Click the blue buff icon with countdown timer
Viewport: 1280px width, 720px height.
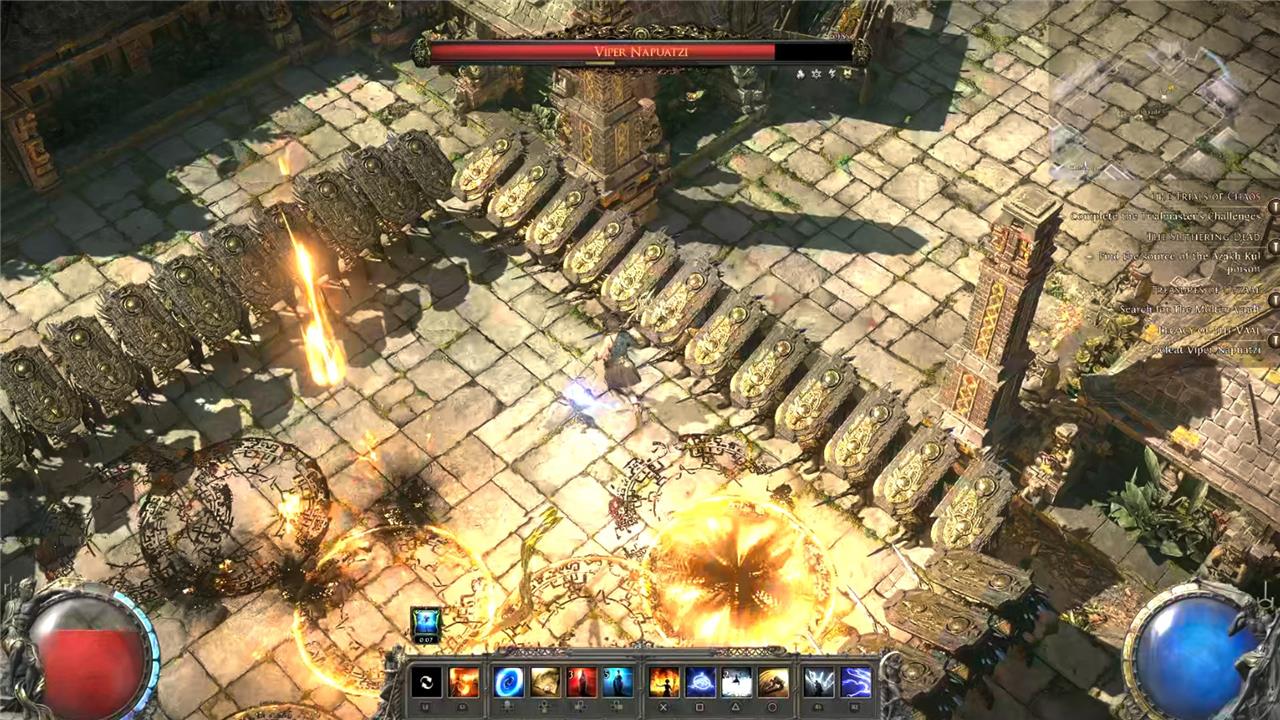(426, 622)
